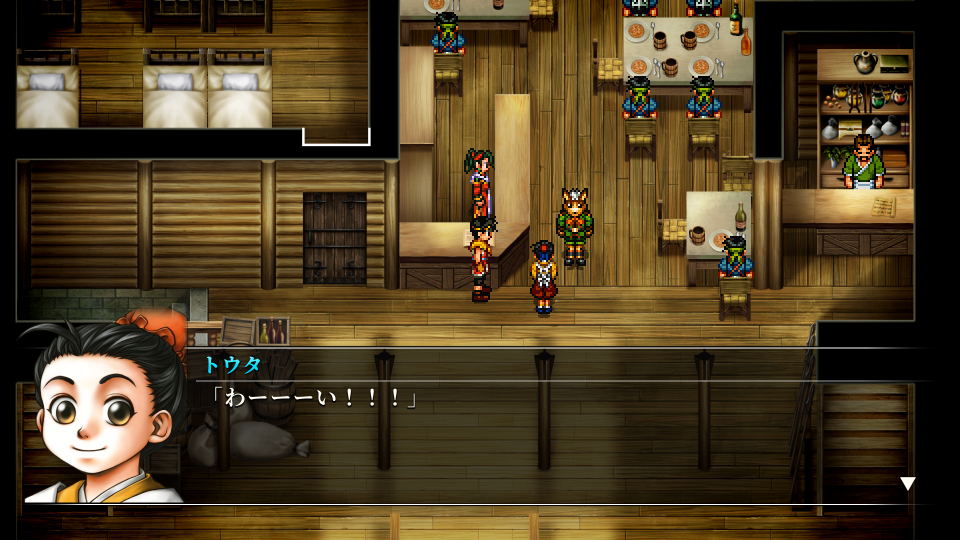The width and height of the screenshot is (960, 540).
Task: Advance dialogue with the white arrow indicator
Action: click(907, 484)
